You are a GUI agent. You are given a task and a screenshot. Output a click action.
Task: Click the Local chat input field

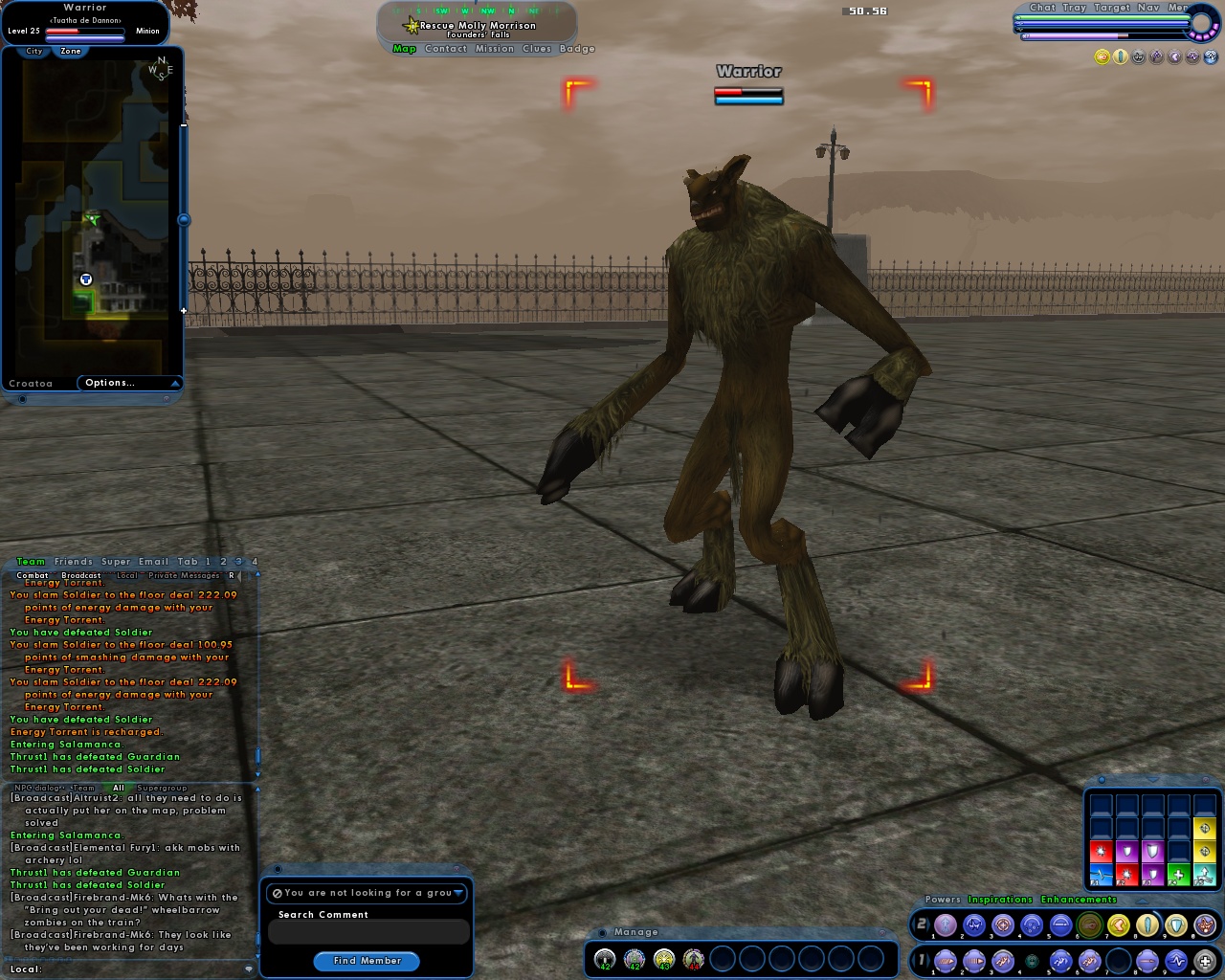click(134, 969)
